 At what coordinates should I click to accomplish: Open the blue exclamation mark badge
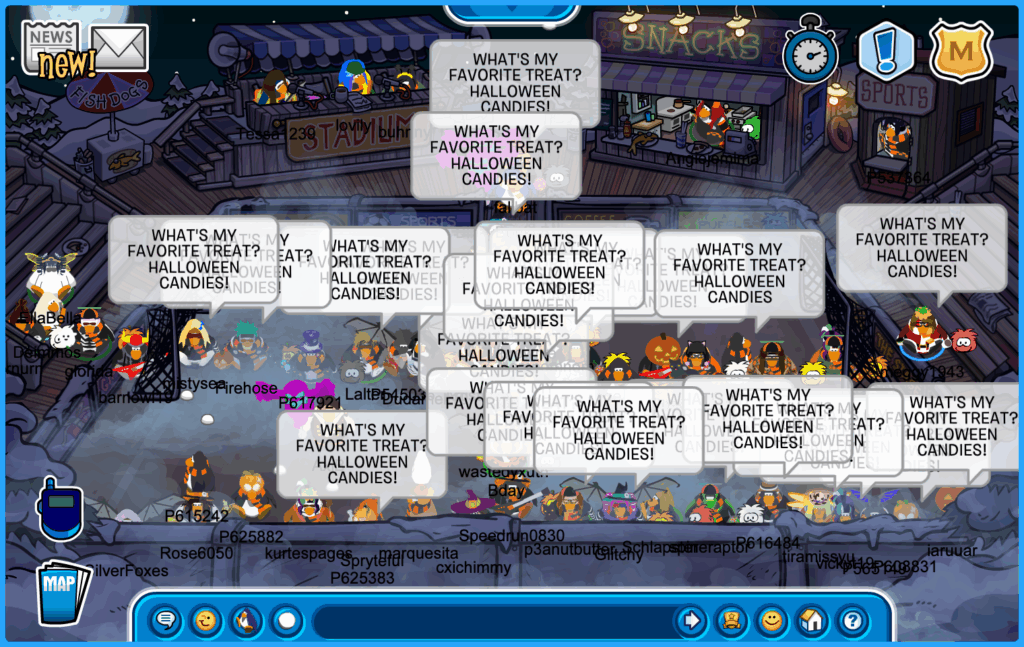(x=886, y=51)
